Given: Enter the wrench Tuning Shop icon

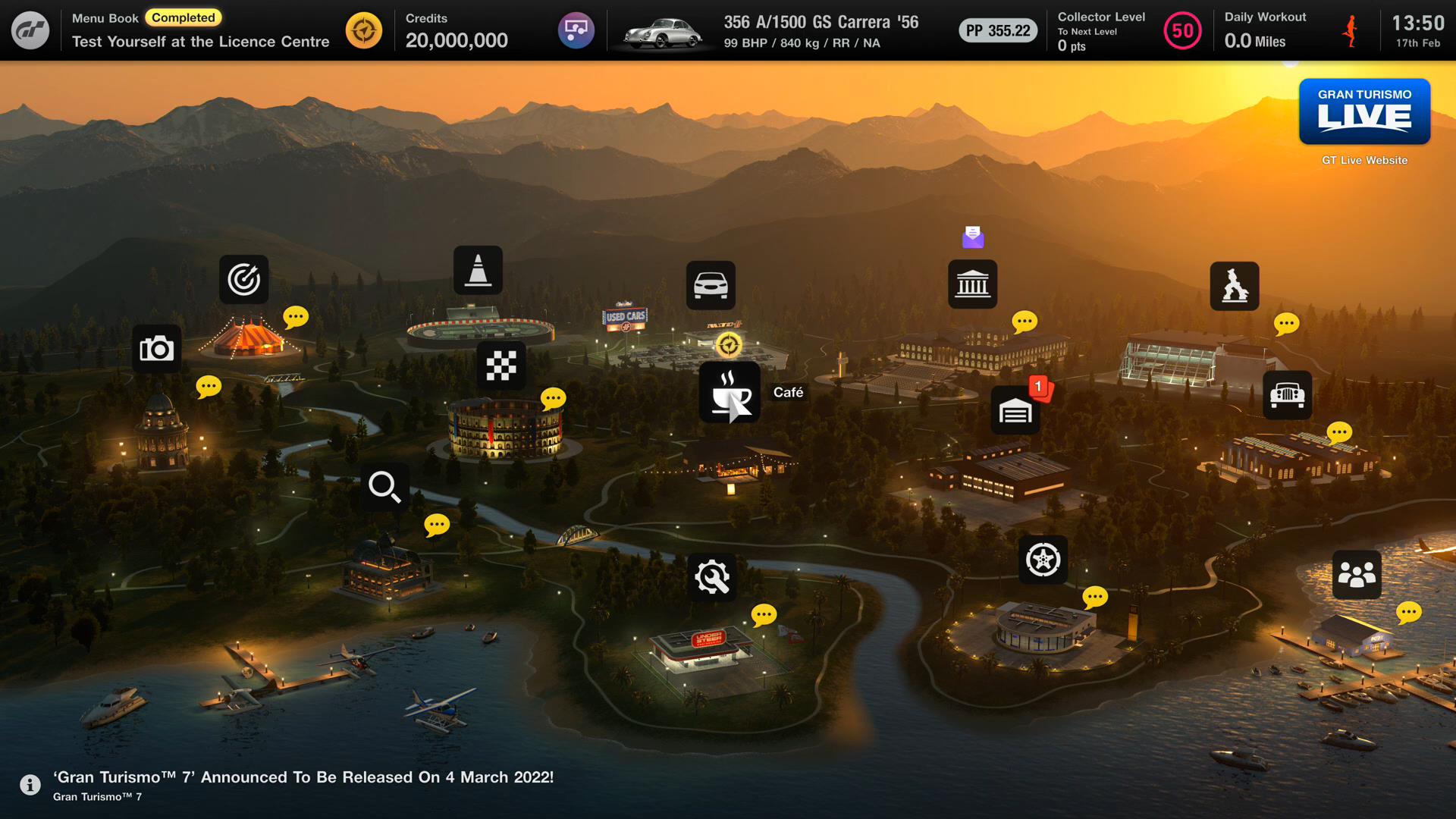Looking at the screenshot, I should [712, 577].
